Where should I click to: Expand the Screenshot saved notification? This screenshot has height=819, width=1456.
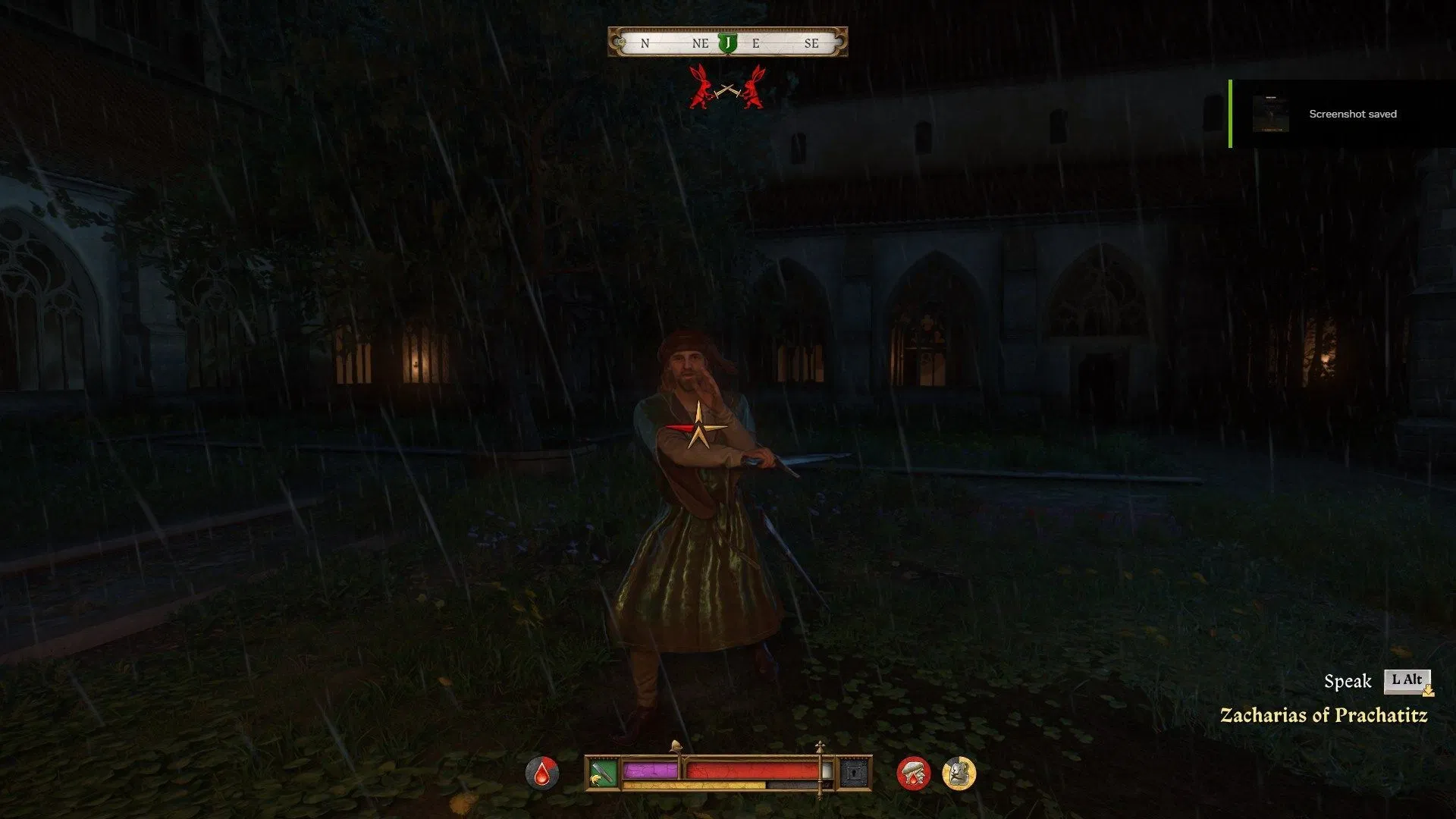pos(1351,115)
